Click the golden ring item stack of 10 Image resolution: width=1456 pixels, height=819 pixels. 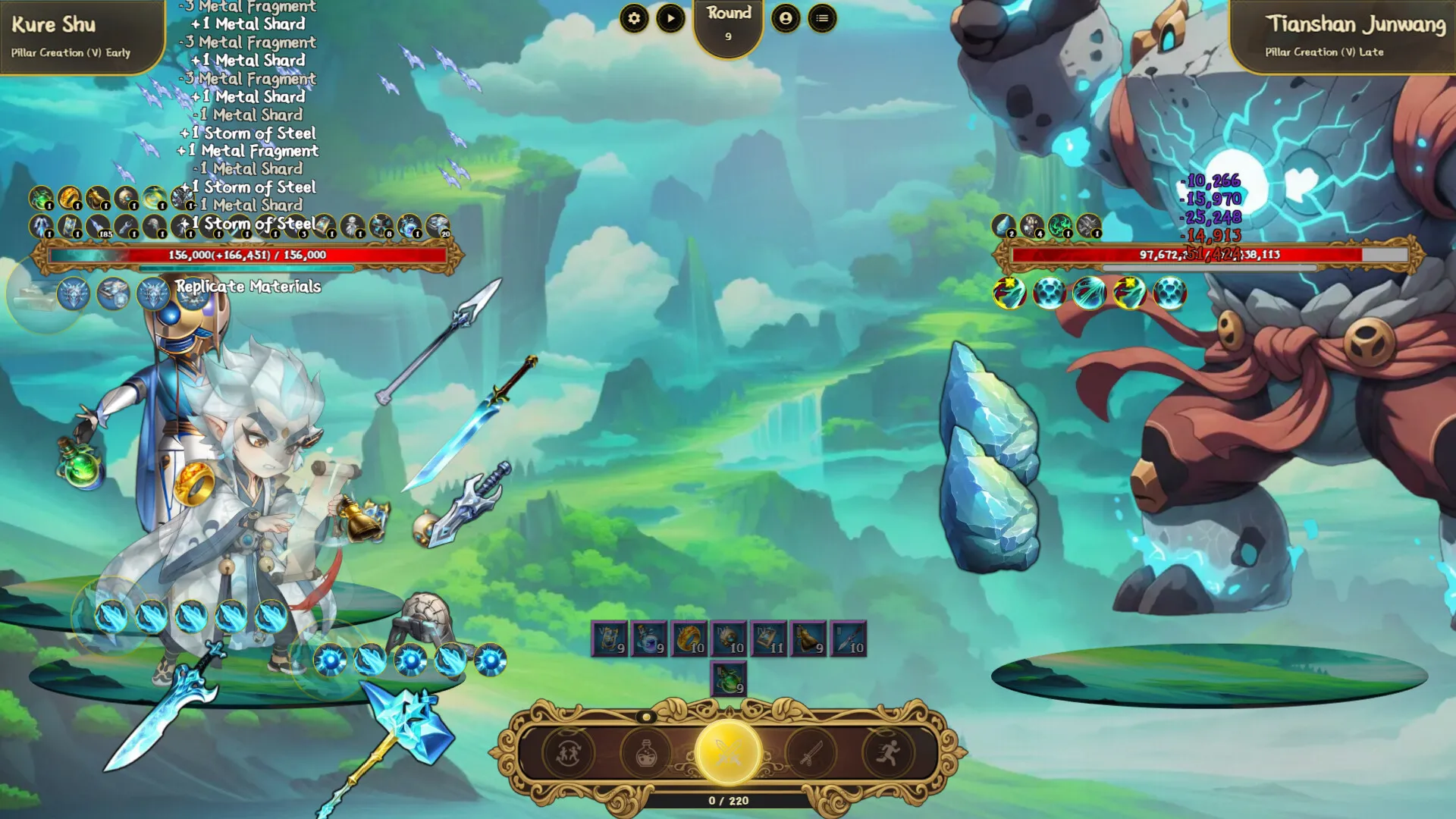point(689,639)
